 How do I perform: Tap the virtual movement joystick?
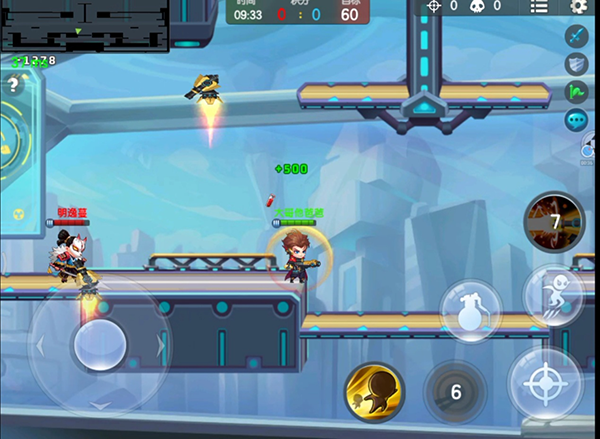tap(99, 343)
